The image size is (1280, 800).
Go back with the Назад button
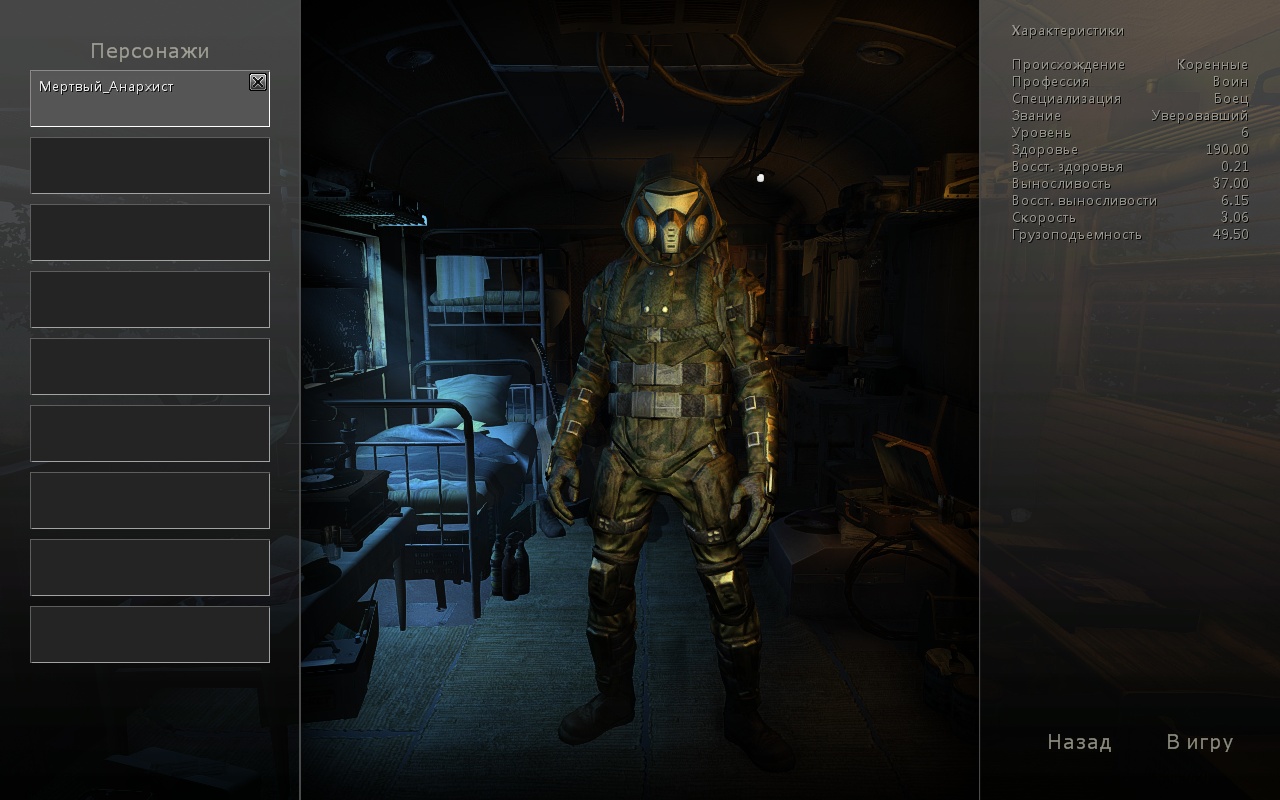(x=1079, y=742)
